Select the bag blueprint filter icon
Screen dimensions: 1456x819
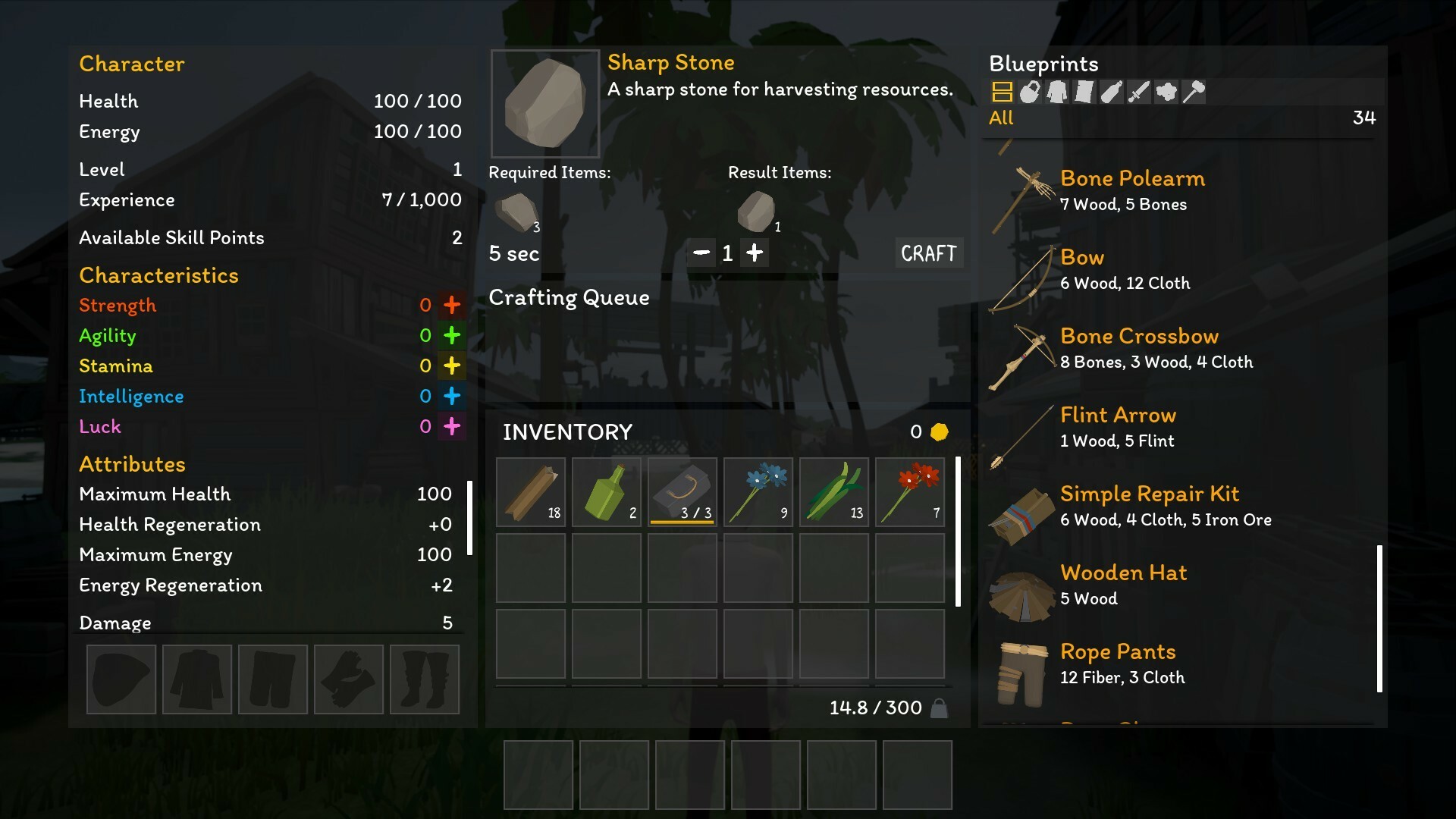coord(1030,92)
